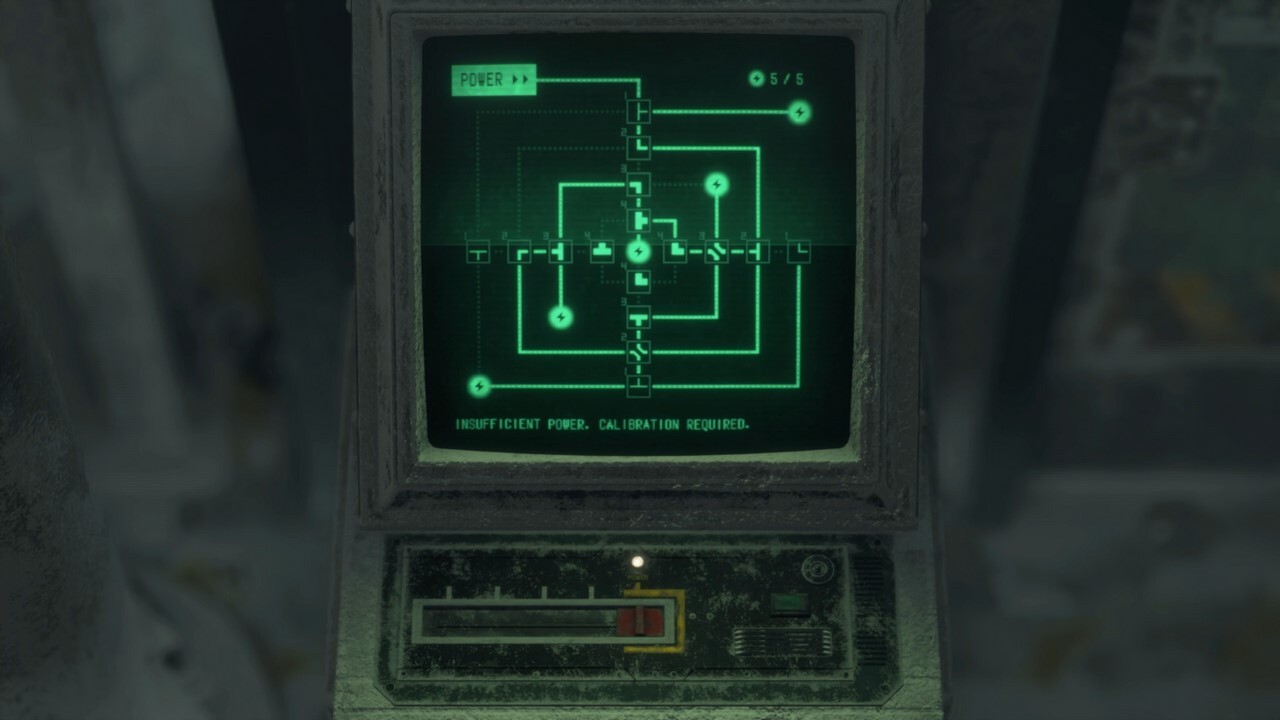Click the round knob at the panel's top right
The width and height of the screenshot is (1280, 720).
point(817,568)
